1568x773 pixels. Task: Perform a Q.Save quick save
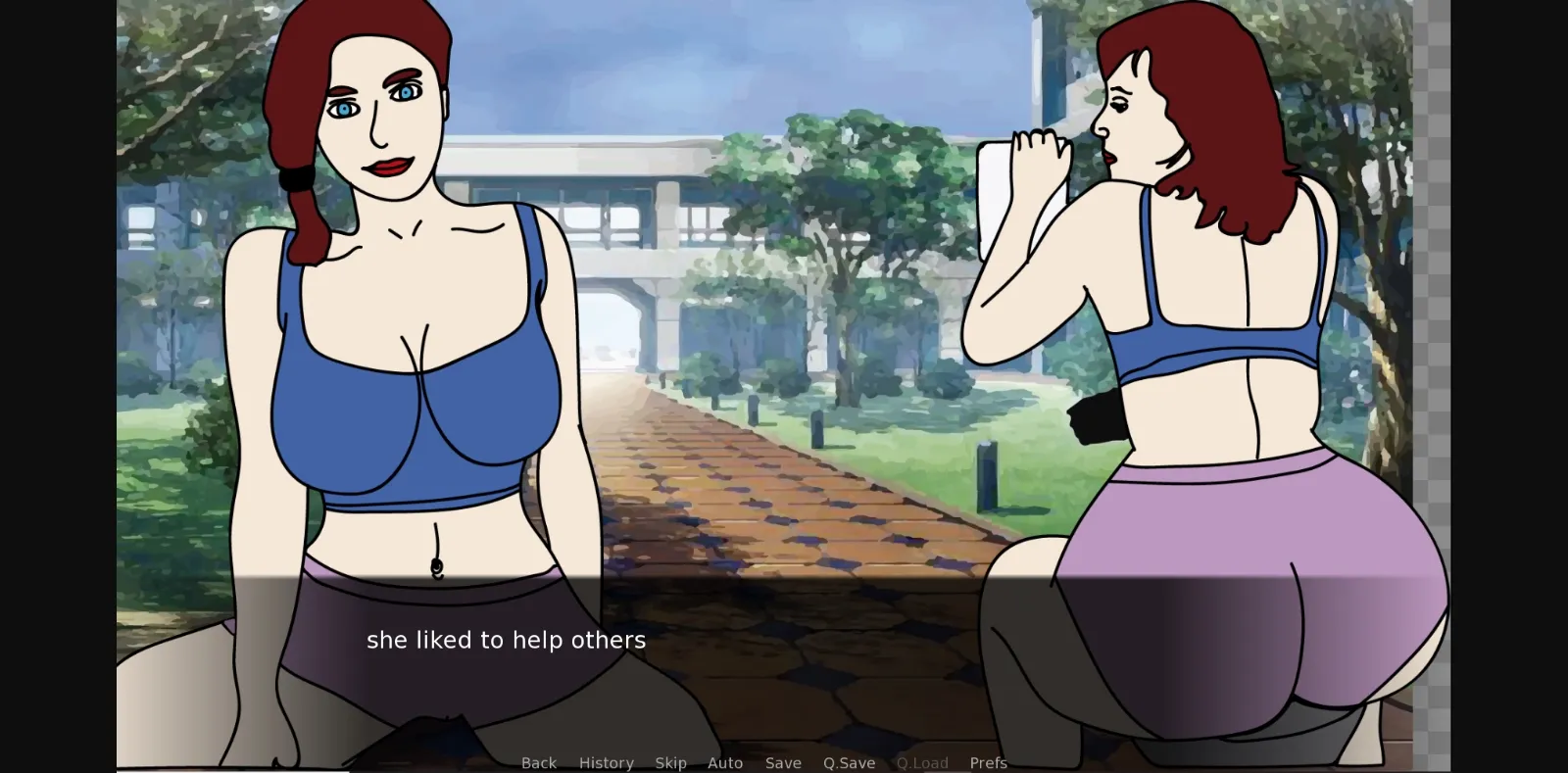pos(849,762)
